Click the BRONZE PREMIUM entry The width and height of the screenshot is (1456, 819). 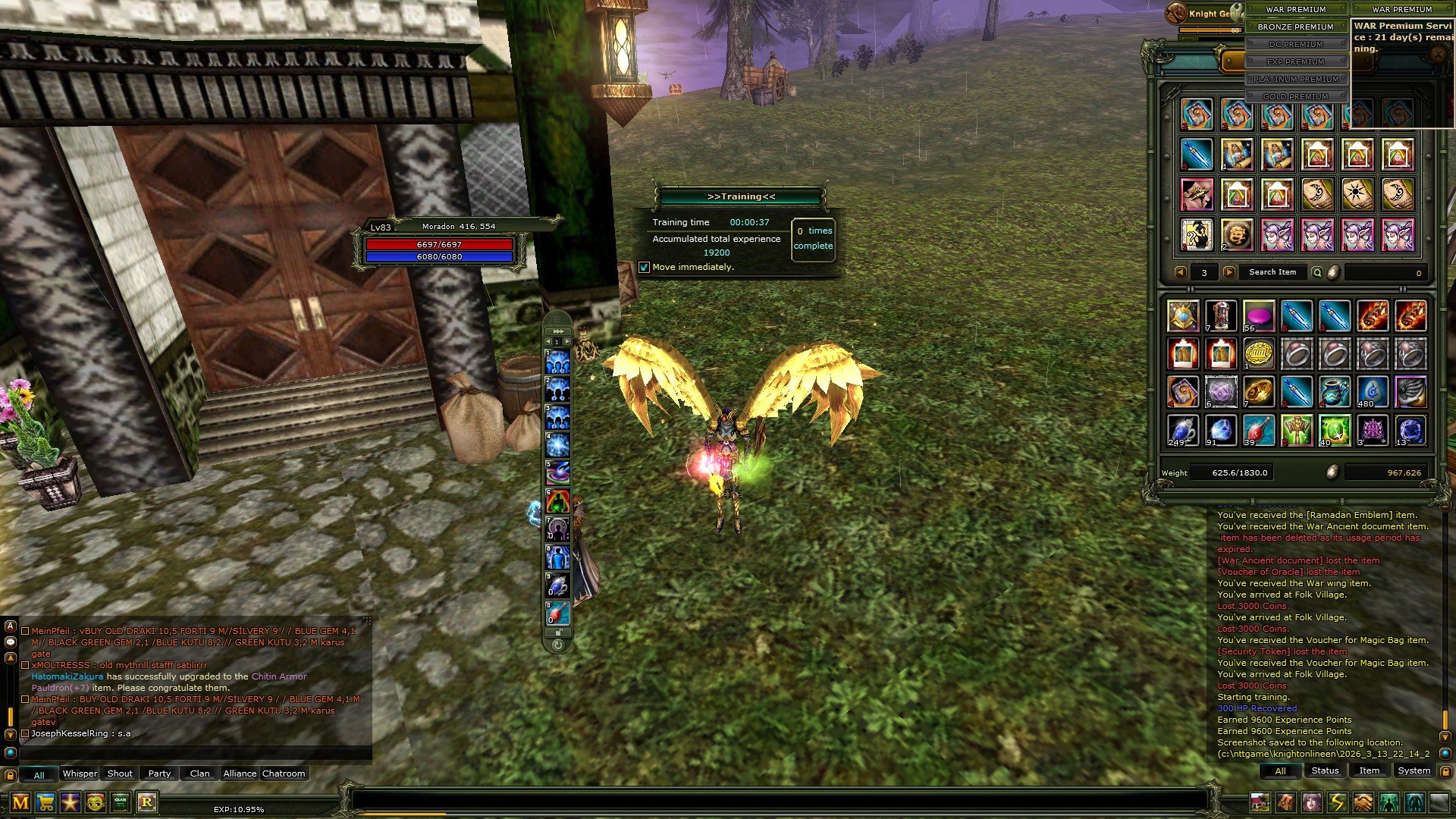1295,27
